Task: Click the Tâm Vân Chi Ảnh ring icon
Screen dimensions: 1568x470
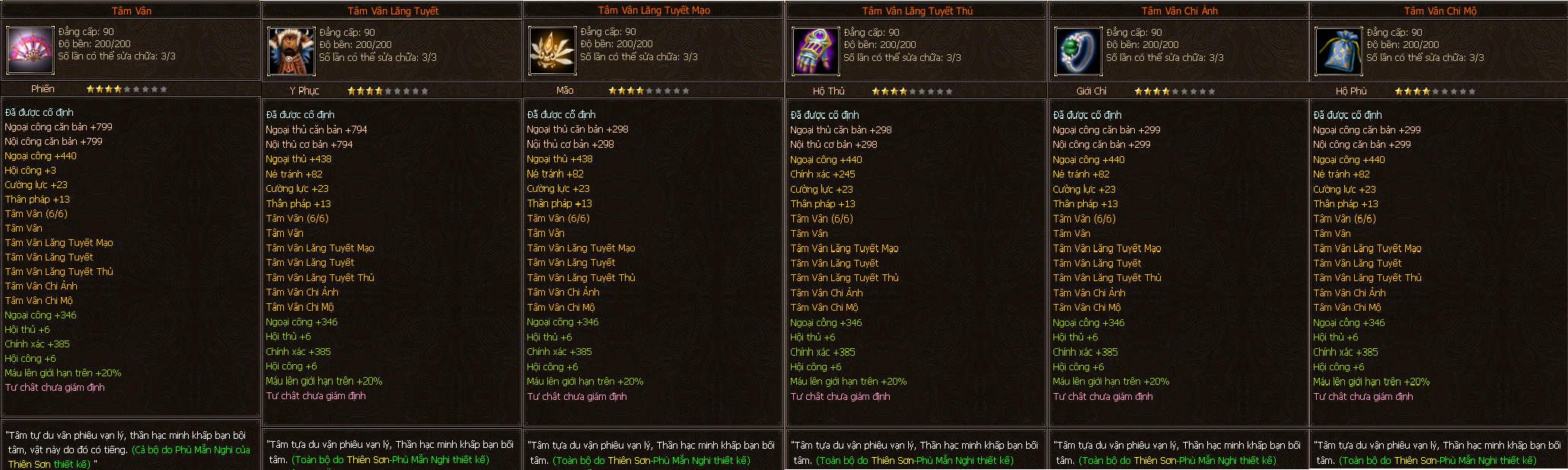Action: pyautogui.click(x=1078, y=51)
